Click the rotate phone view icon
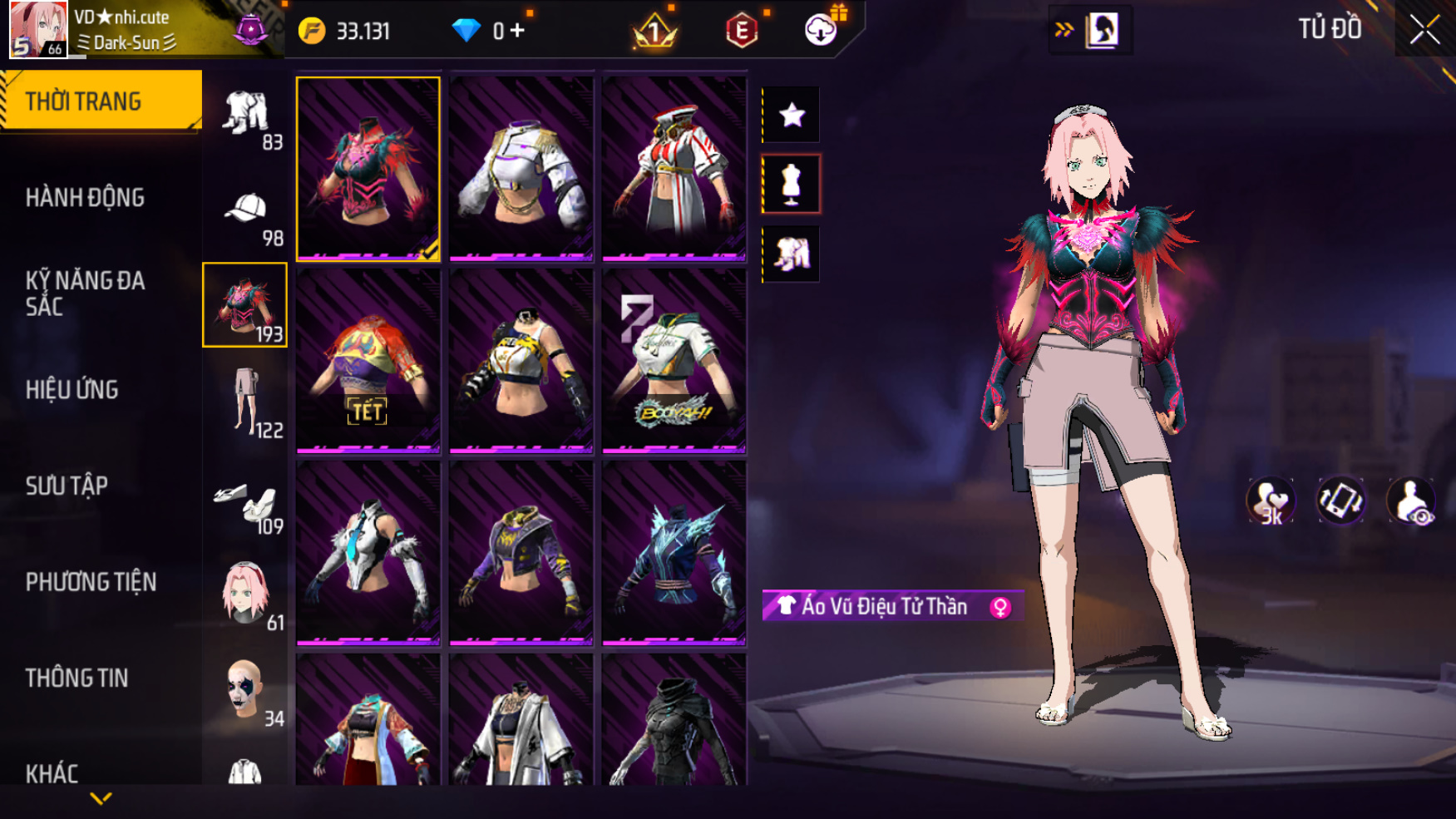1456x819 pixels. click(1340, 501)
